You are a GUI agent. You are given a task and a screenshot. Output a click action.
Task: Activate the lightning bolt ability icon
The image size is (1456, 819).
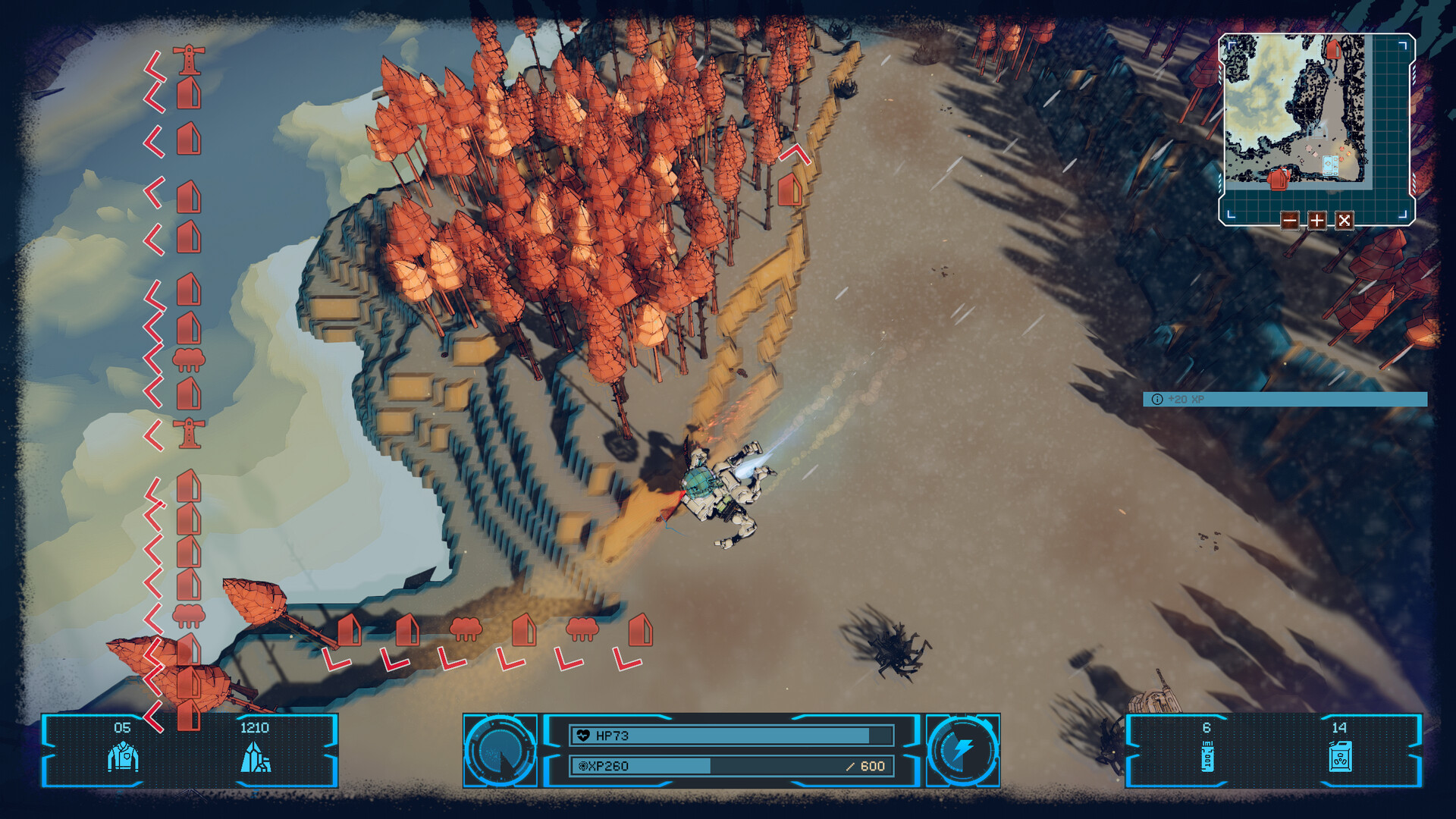963,750
